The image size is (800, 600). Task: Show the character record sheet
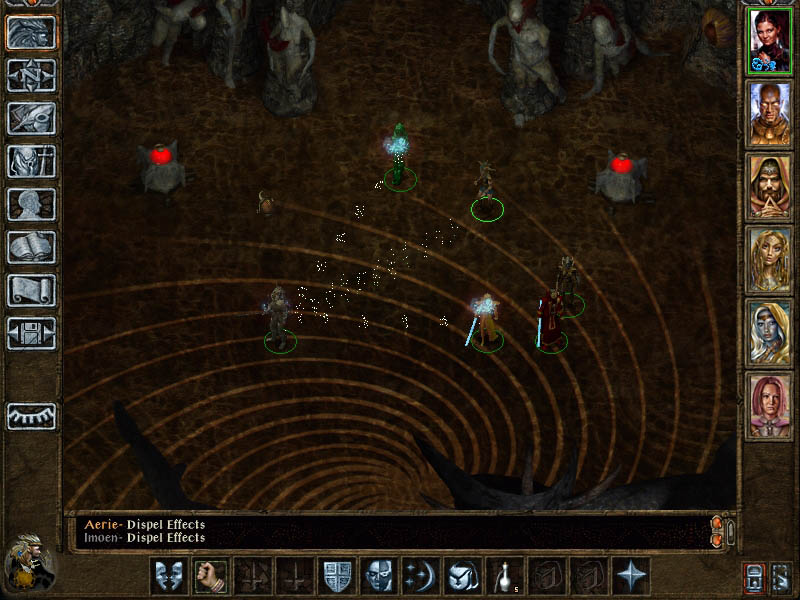(x=31, y=204)
